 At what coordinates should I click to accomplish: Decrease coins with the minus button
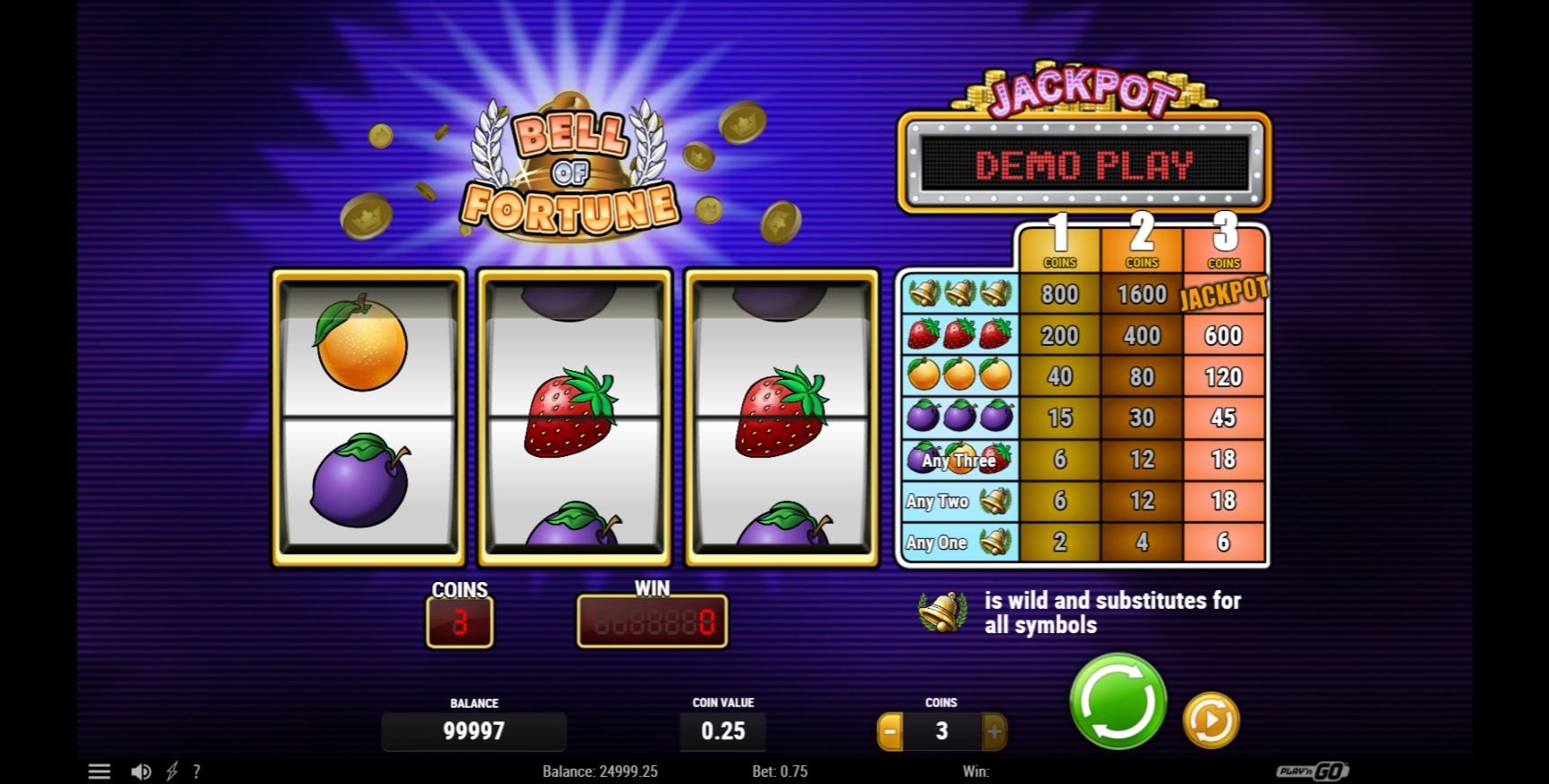click(890, 732)
